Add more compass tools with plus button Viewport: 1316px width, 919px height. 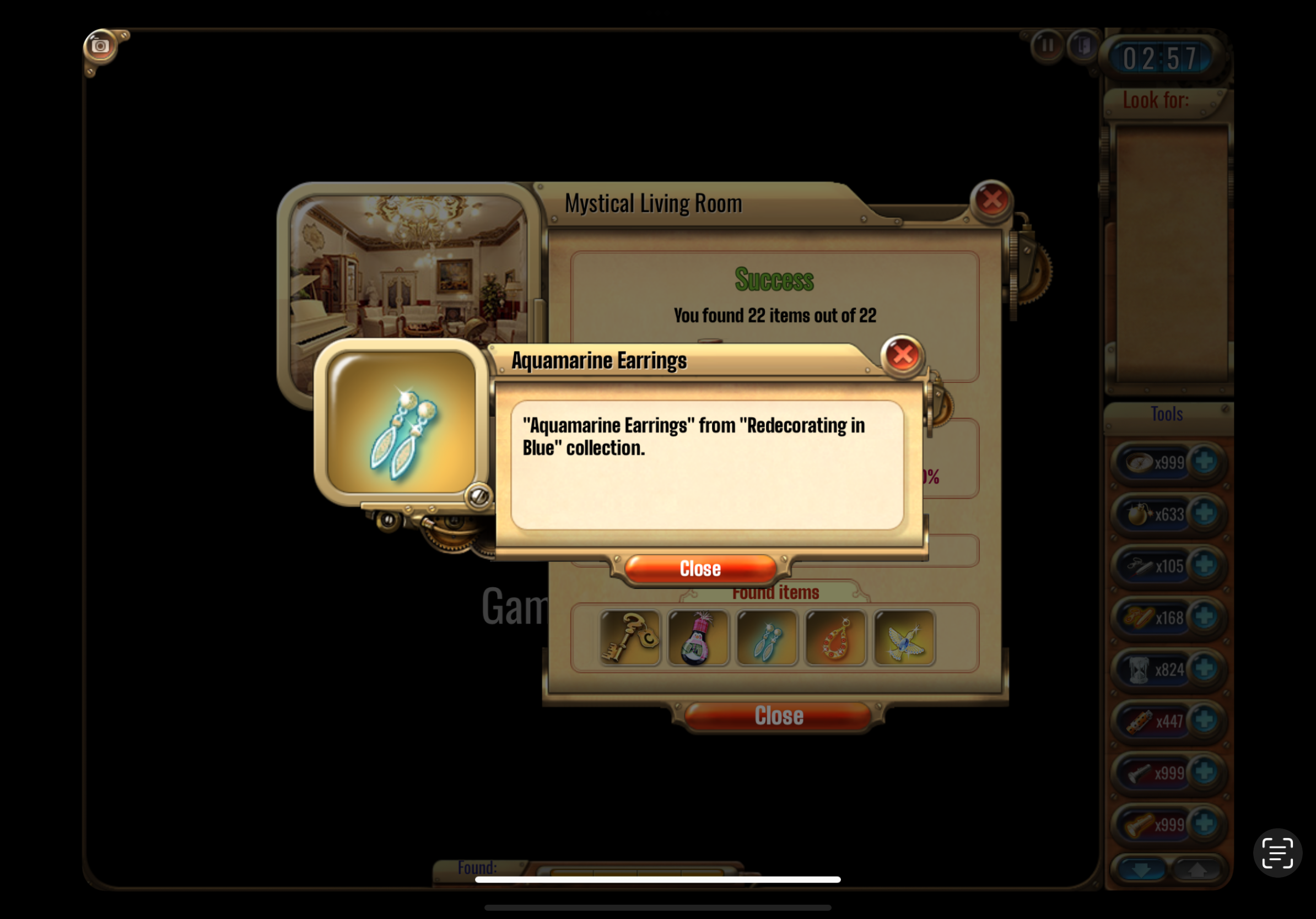pyautogui.click(x=1204, y=462)
